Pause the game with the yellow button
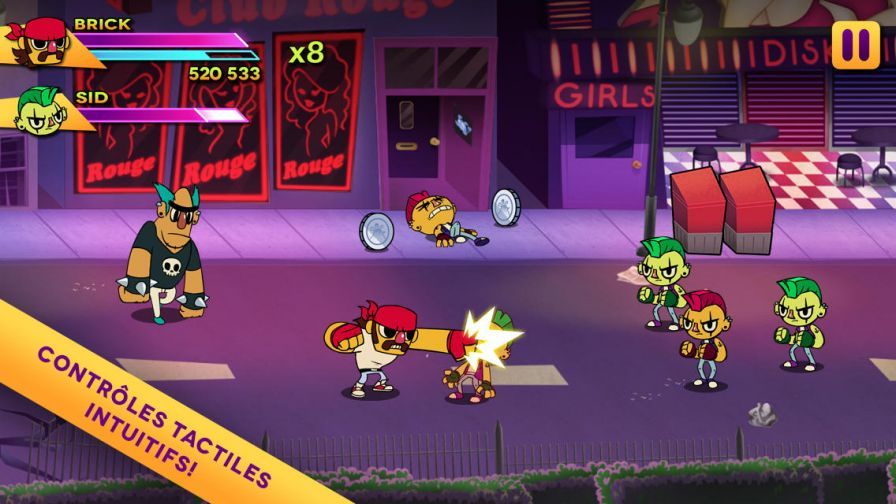Image resolution: width=896 pixels, height=504 pixels. pos(855,45)
